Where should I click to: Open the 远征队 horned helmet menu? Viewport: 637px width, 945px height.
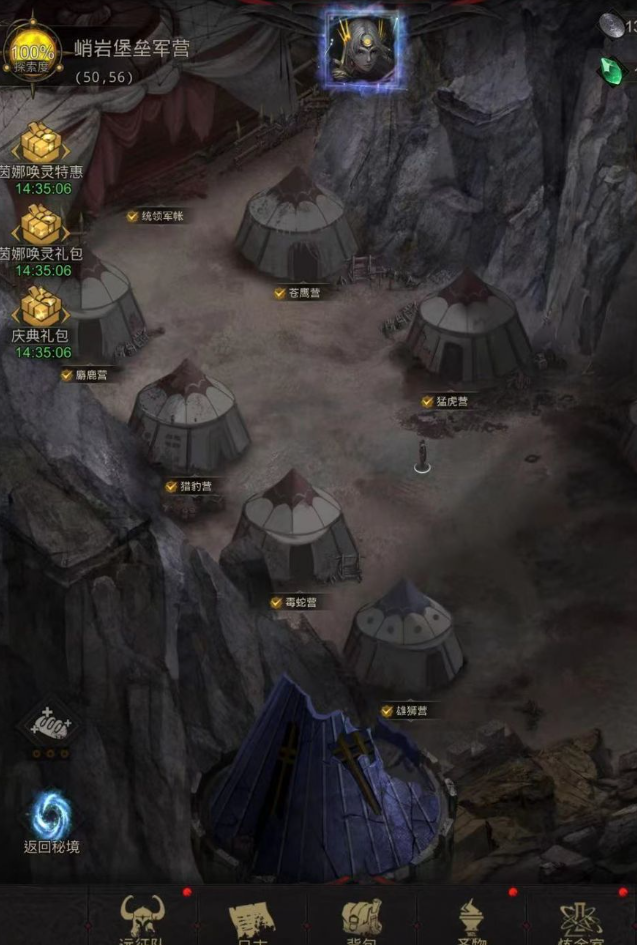click(x=144, y=917)
